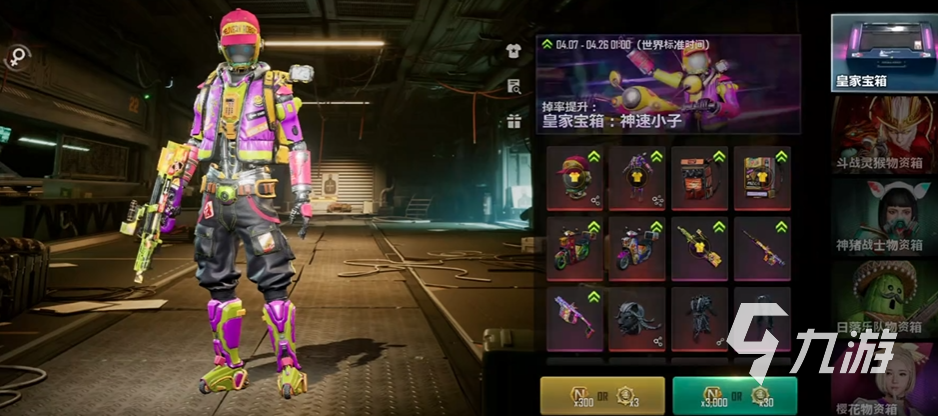The height and width of the screenshot is (416, 938).
Task: Open the document search details icon
Action: pyautogui.click(x=514, y=87)
